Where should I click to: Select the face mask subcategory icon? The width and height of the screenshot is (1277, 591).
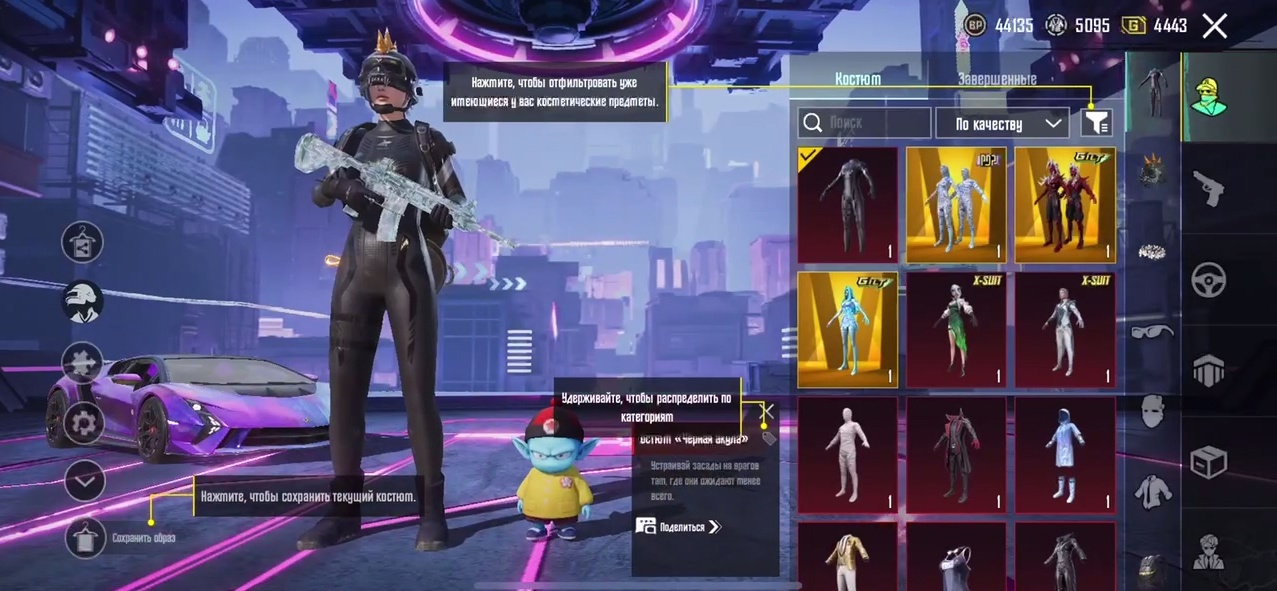click(1152, 411)
